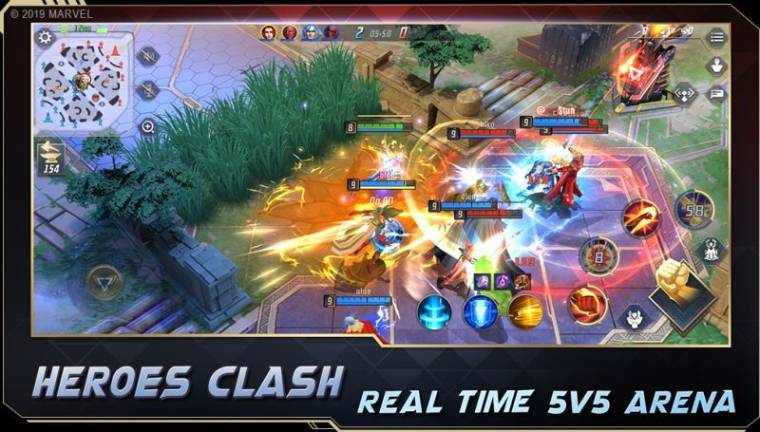760x432 pixels.
Task: Open the chat message icon
Action: pyautogui.click(x=716, y=94)
